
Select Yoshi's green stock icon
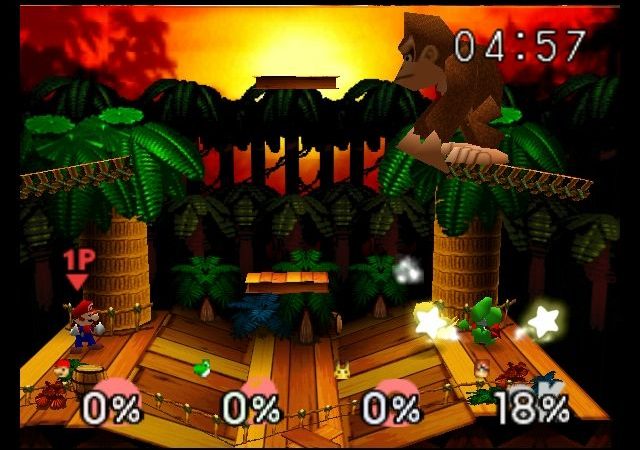(x=201, y=368)
